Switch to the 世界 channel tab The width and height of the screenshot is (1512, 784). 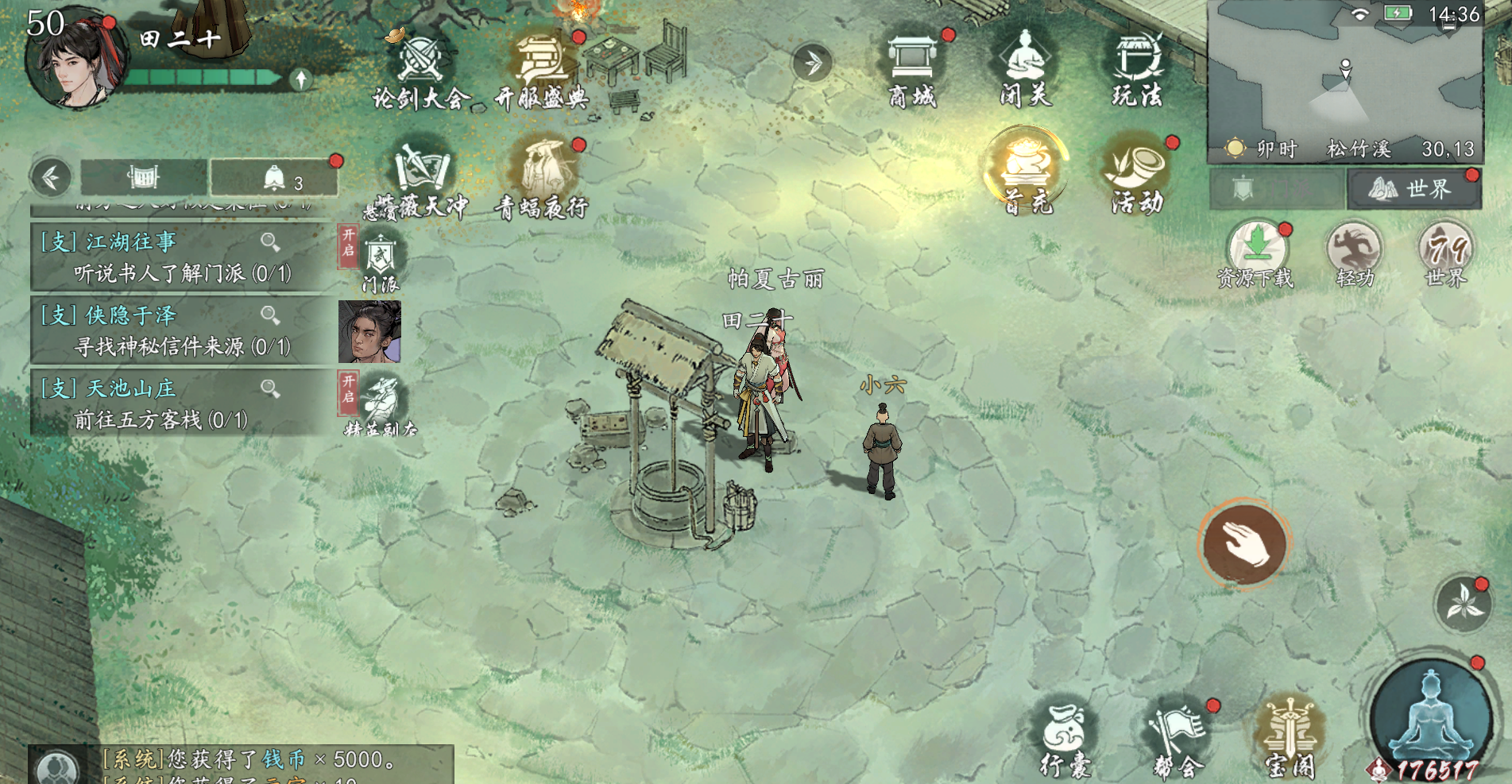pyautogui.click(x=1413, y=189)
